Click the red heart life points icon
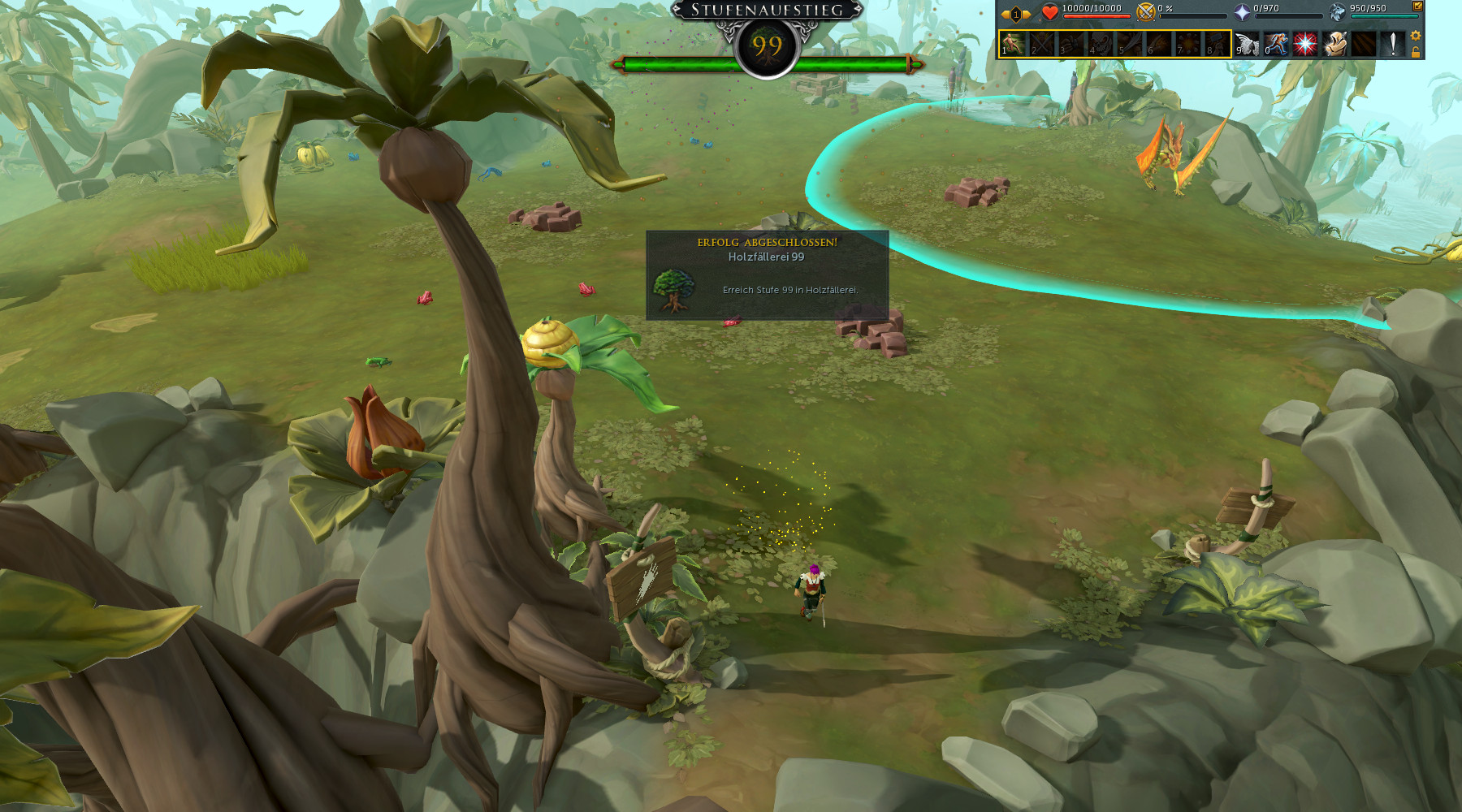 tap(1050, 11)
